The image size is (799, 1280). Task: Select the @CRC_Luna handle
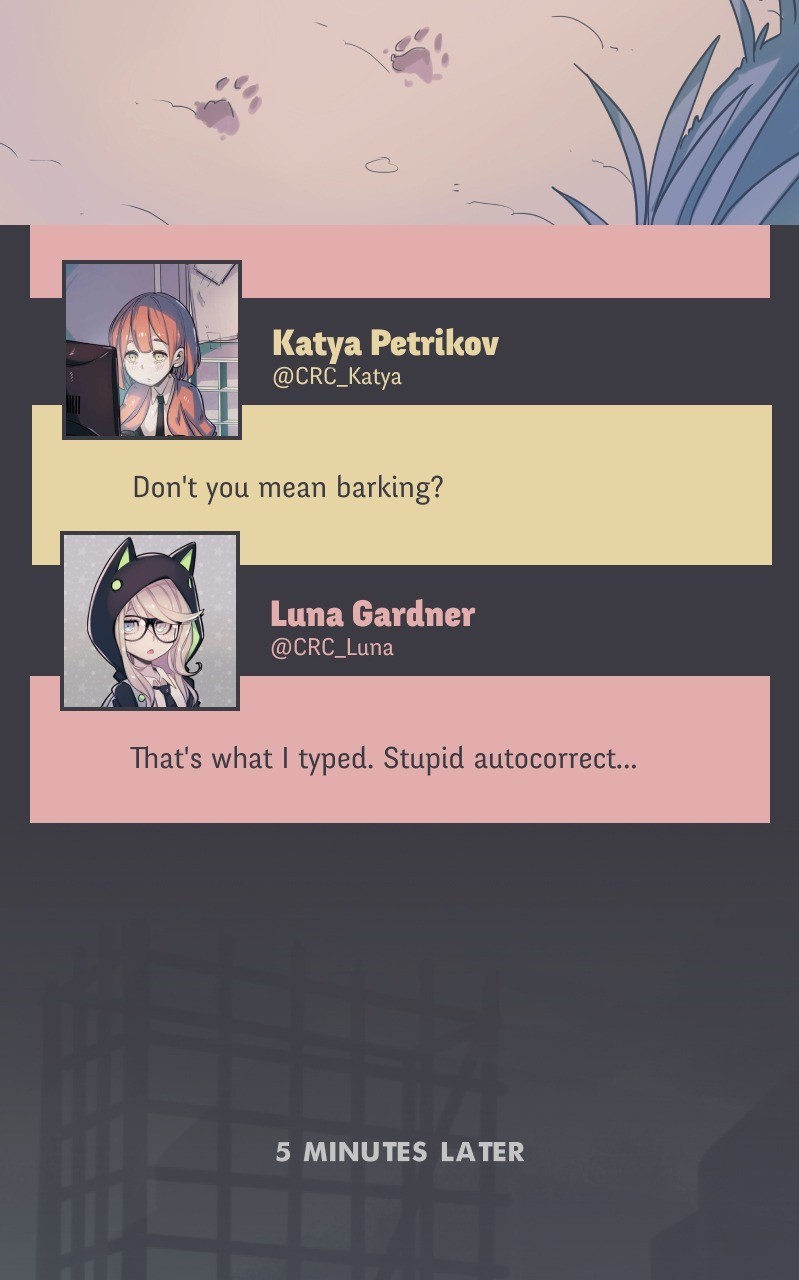(332, 647)
